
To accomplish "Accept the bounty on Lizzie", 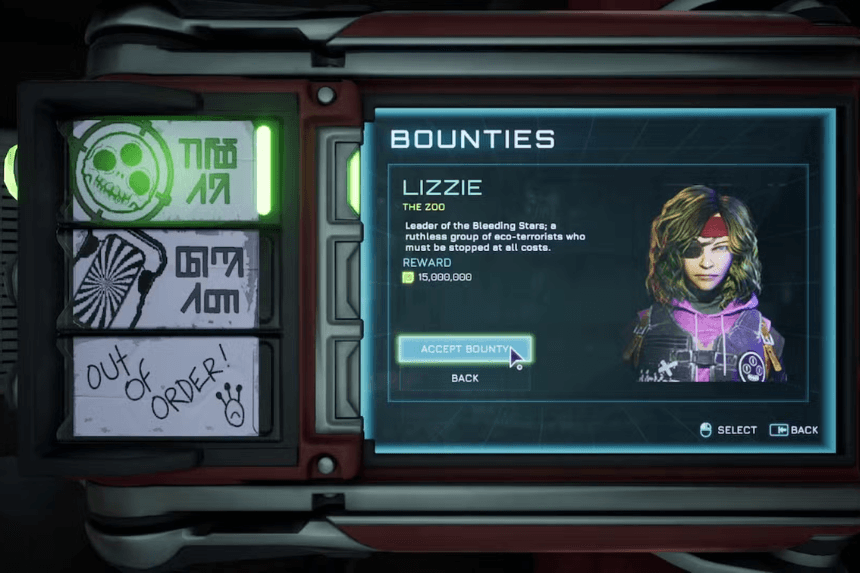I will coord(464,349).
